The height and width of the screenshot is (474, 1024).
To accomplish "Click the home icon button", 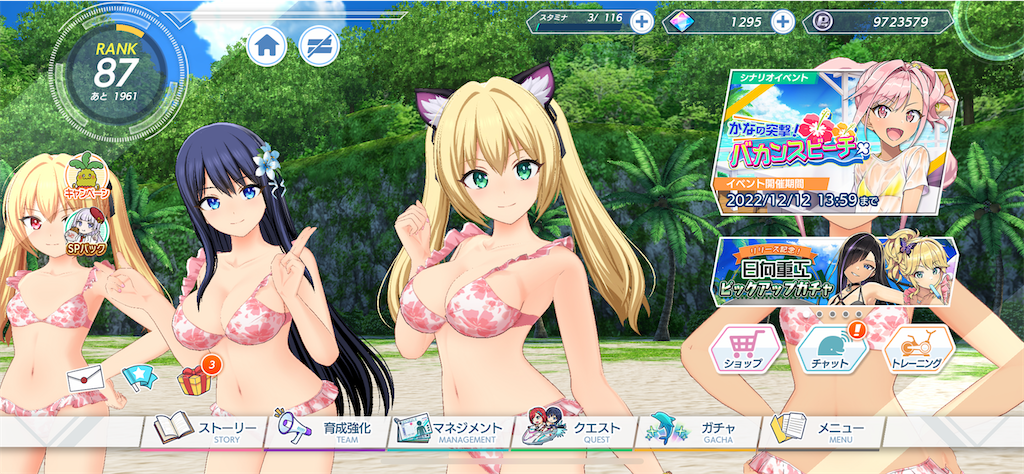I will pos(267,46).
